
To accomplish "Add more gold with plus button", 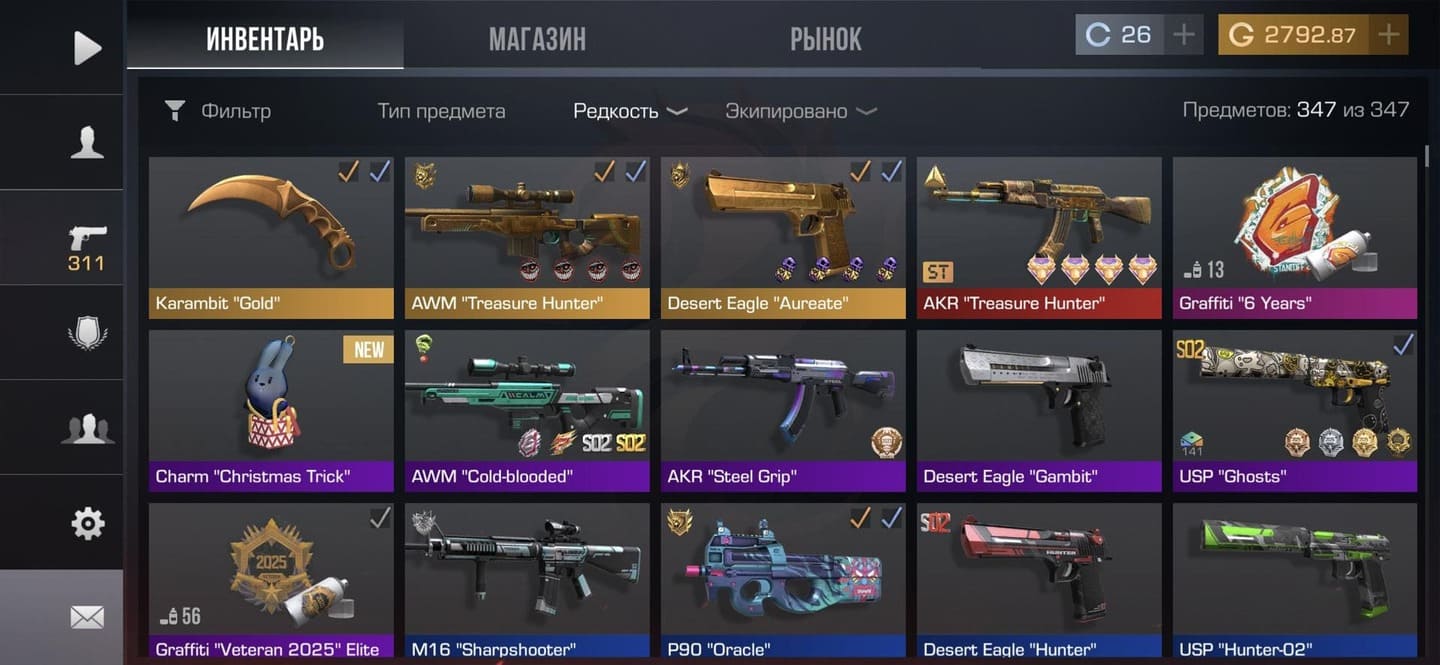I will [x=1388, y=35].
